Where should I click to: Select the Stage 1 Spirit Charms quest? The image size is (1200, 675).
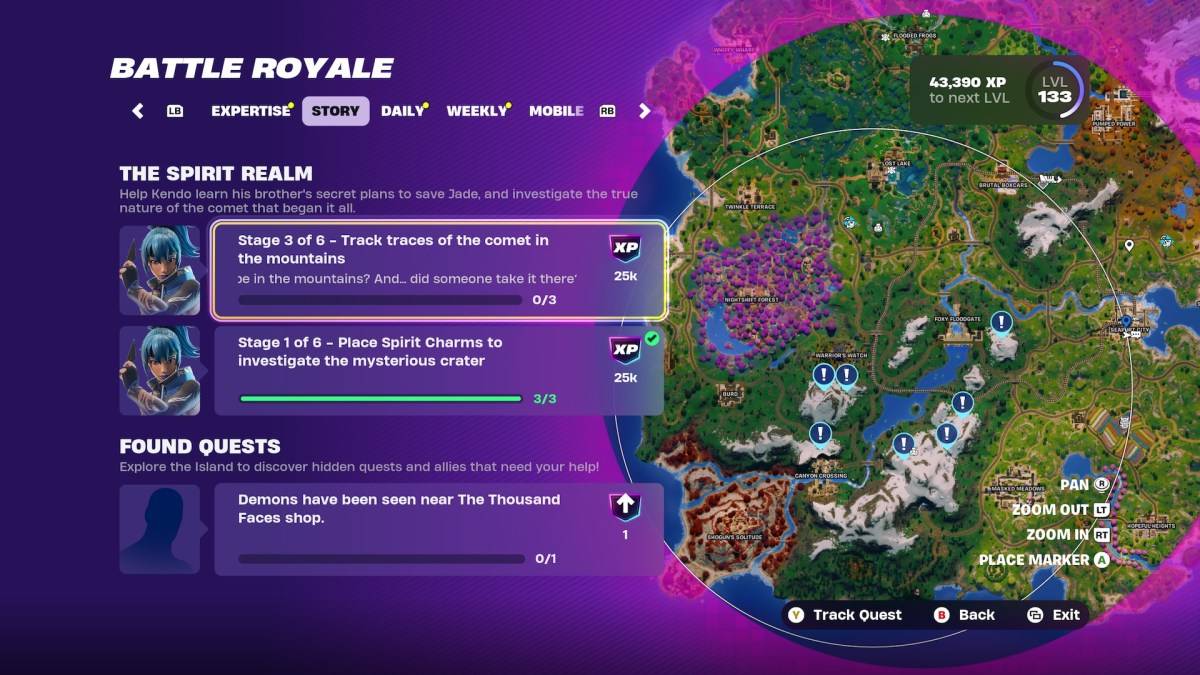[439, 371]
